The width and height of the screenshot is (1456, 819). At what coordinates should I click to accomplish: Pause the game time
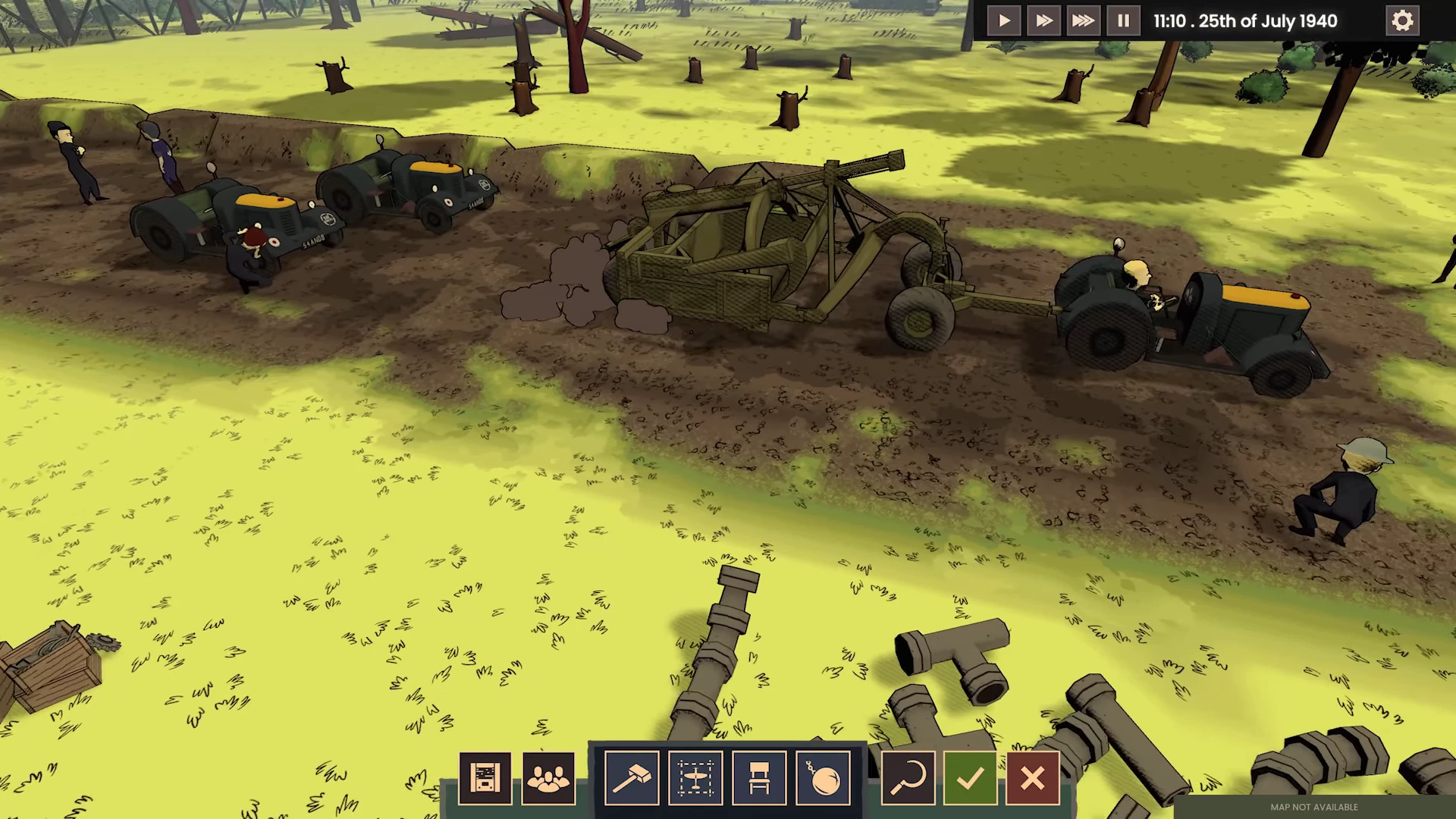click(1123, 20)
